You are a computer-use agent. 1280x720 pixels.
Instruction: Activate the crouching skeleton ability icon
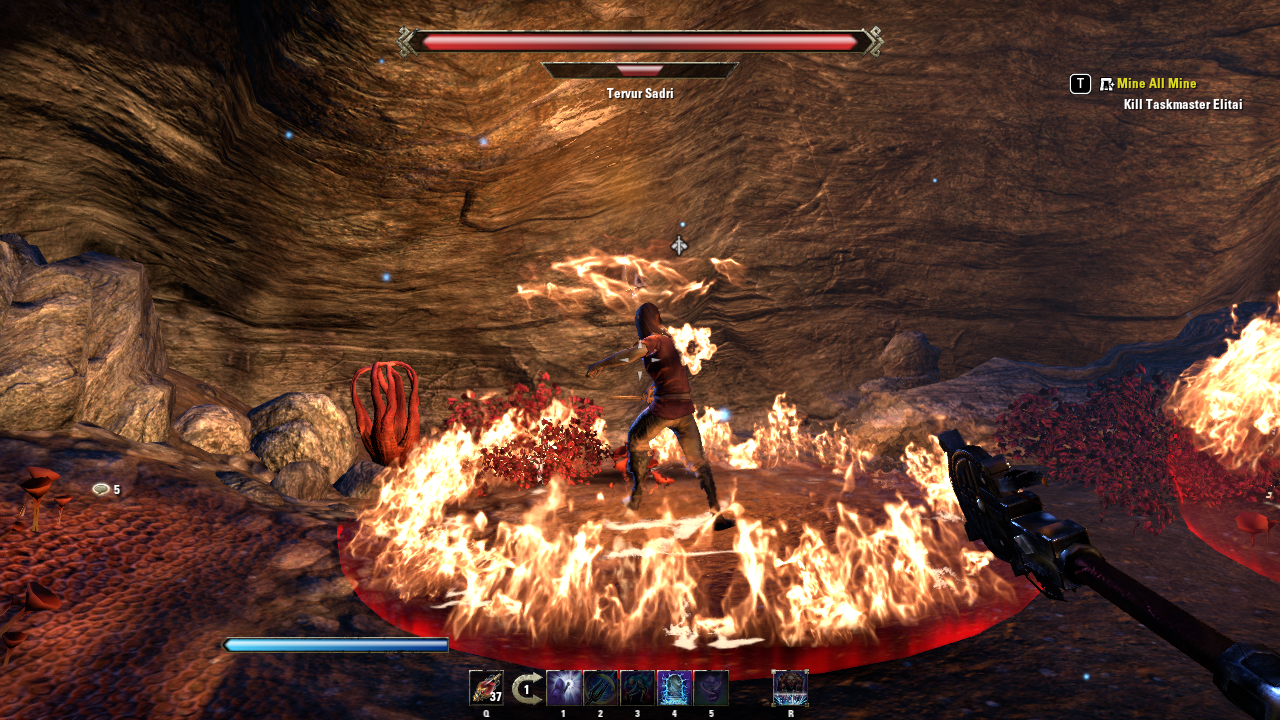click(x=638, y=688)
